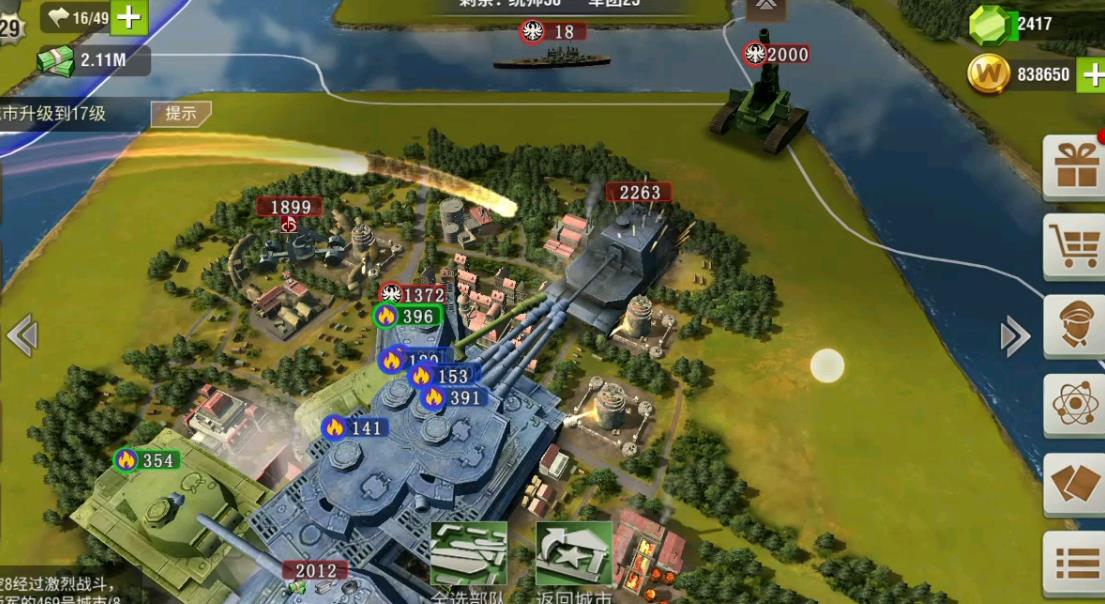
Task: Select the friendly unit marked 141
Action: pyautogui.click(x=355, y=428)
